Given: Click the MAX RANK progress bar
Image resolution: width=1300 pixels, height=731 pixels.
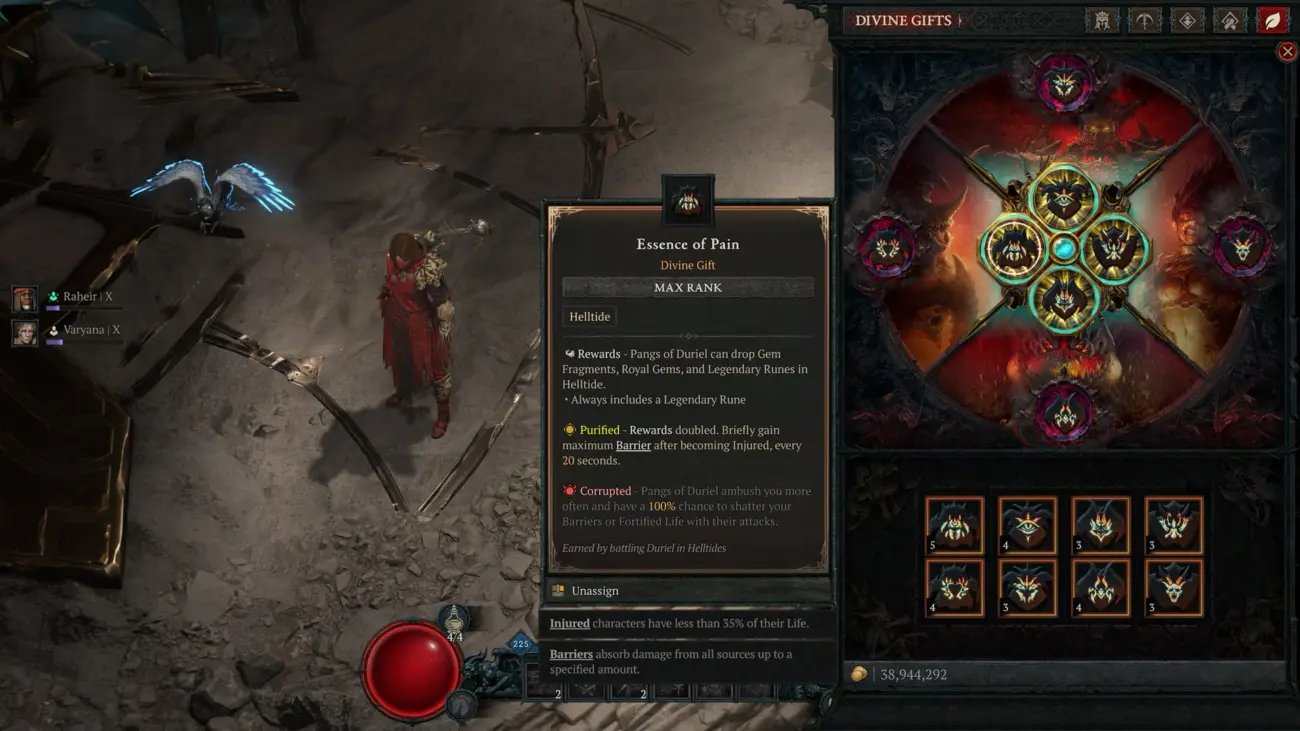Looking at the screenshot, I should 687,287.
